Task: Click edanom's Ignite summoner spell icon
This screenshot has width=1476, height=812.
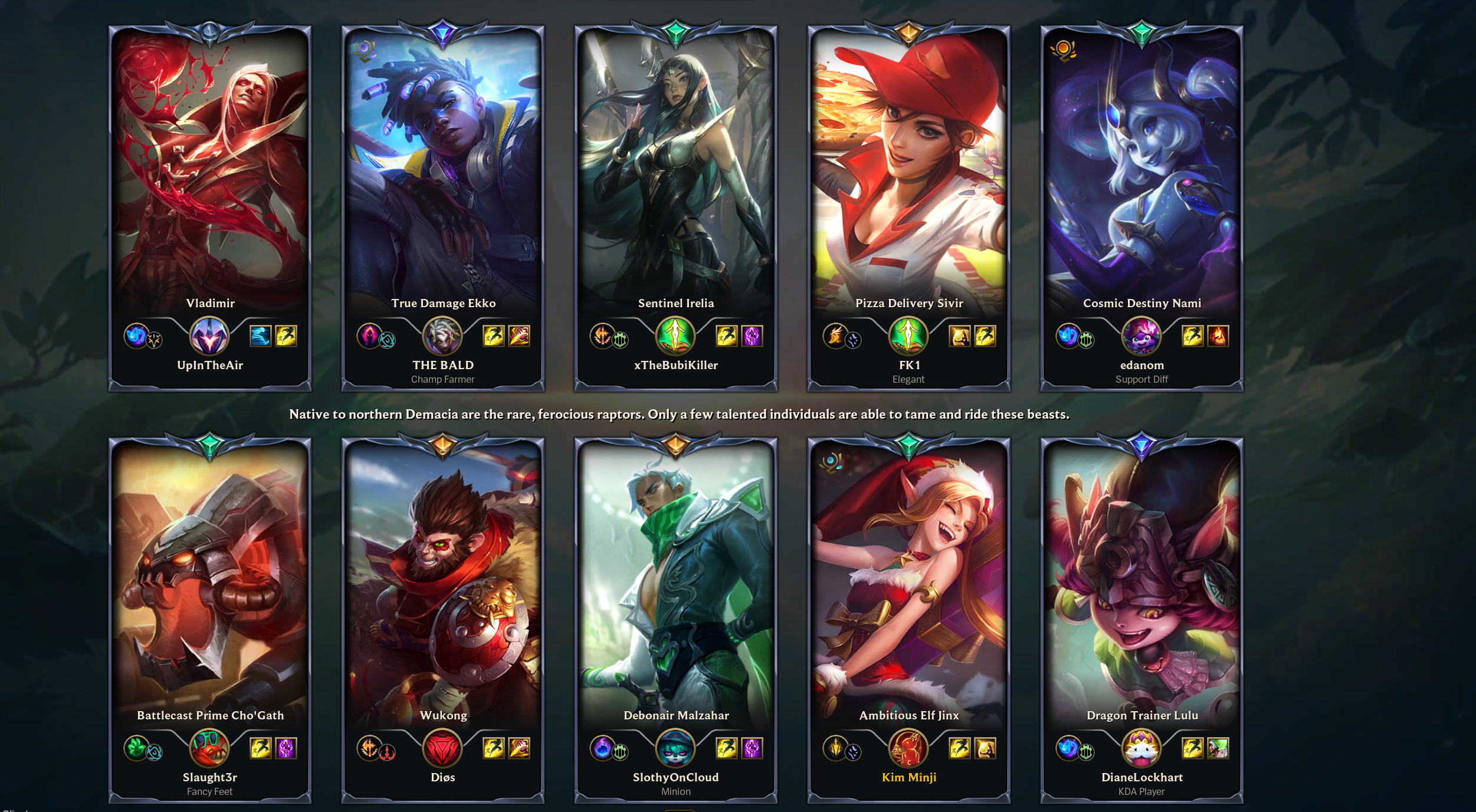Action: [x=1218, y=336]
